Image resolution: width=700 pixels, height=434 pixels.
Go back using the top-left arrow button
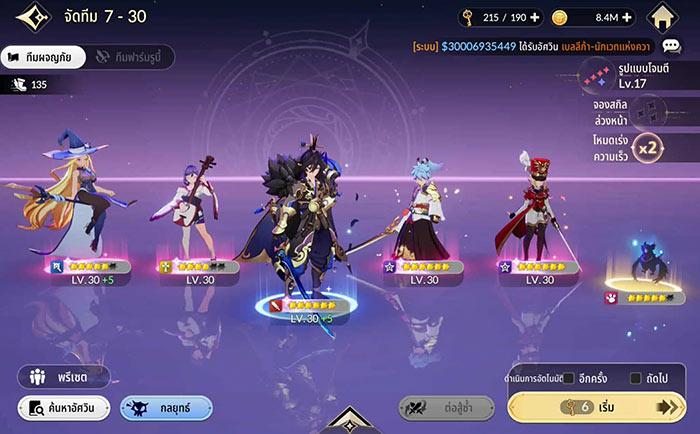22,18
